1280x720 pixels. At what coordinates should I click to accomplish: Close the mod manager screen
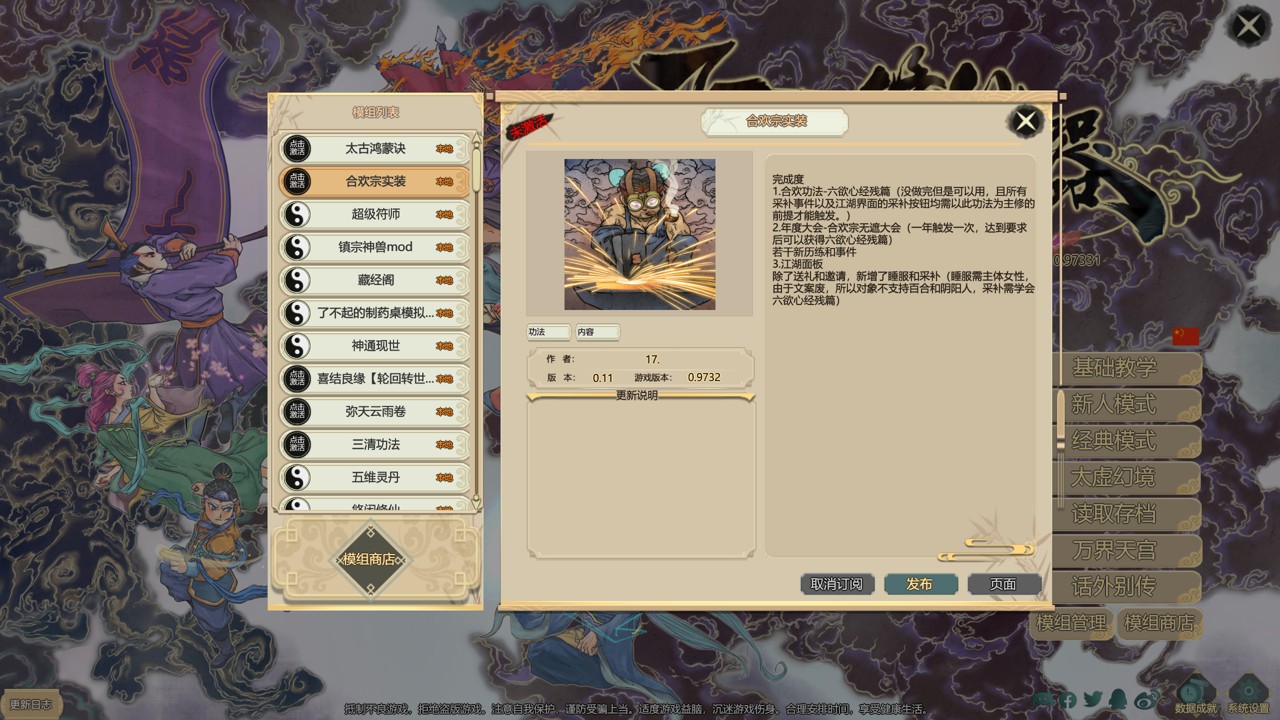pyautogui.click(x=1249, y=26)
